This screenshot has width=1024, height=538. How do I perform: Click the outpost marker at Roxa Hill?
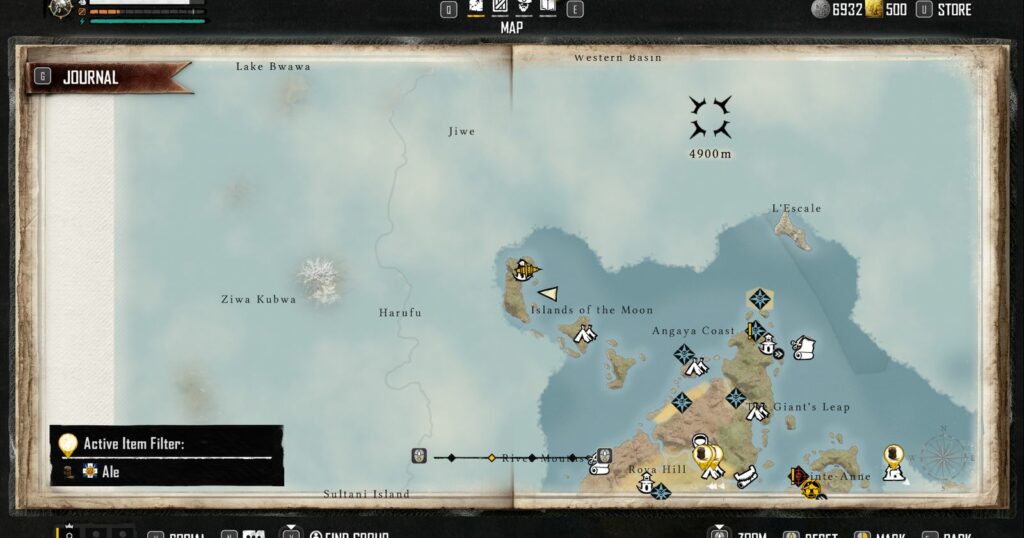(x=646, y=485)
